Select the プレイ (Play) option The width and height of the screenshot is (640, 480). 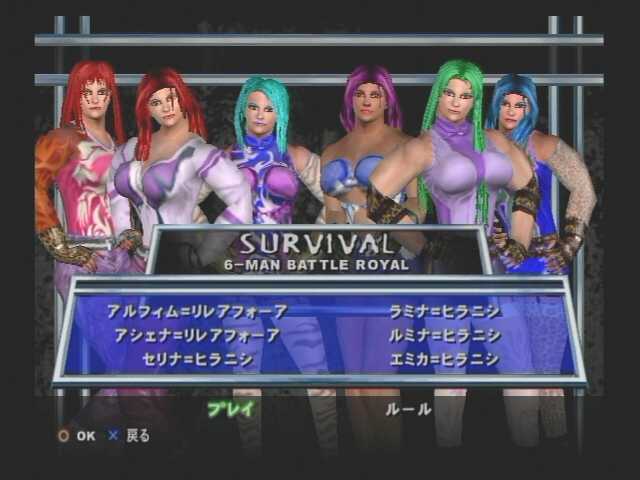[x=230, y=408]
